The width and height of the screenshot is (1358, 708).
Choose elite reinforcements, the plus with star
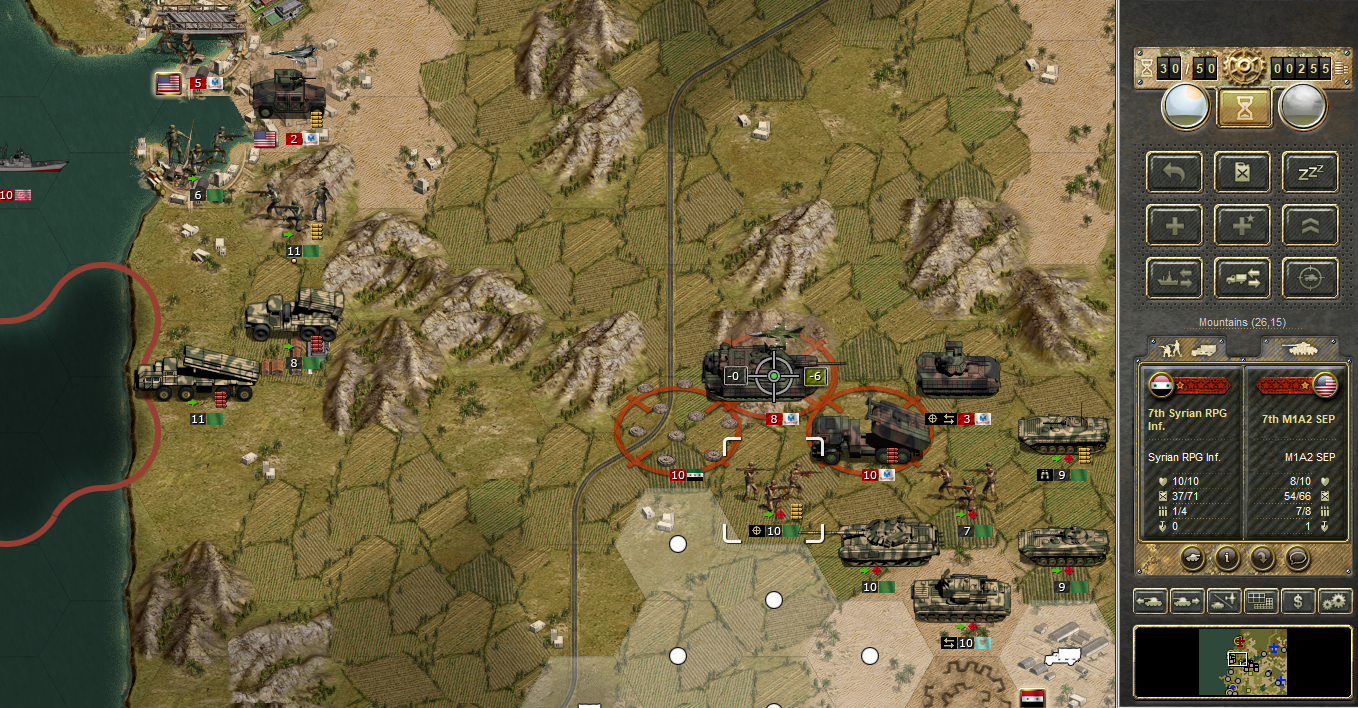(1243, 225)
